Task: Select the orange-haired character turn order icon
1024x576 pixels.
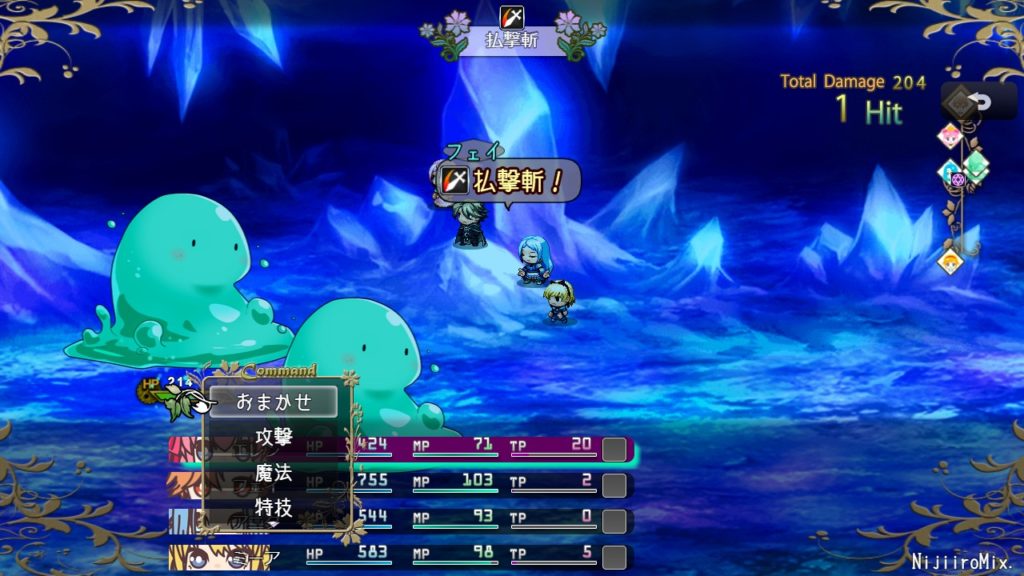Action: (x=949, y=261)
